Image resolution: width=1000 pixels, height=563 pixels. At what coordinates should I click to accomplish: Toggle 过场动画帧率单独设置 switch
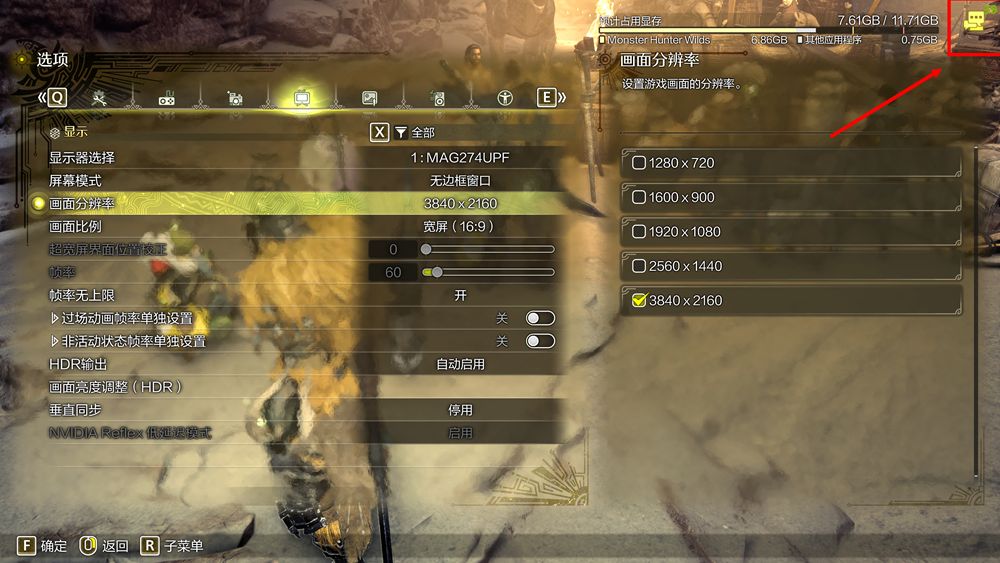(x=540, y=318)
